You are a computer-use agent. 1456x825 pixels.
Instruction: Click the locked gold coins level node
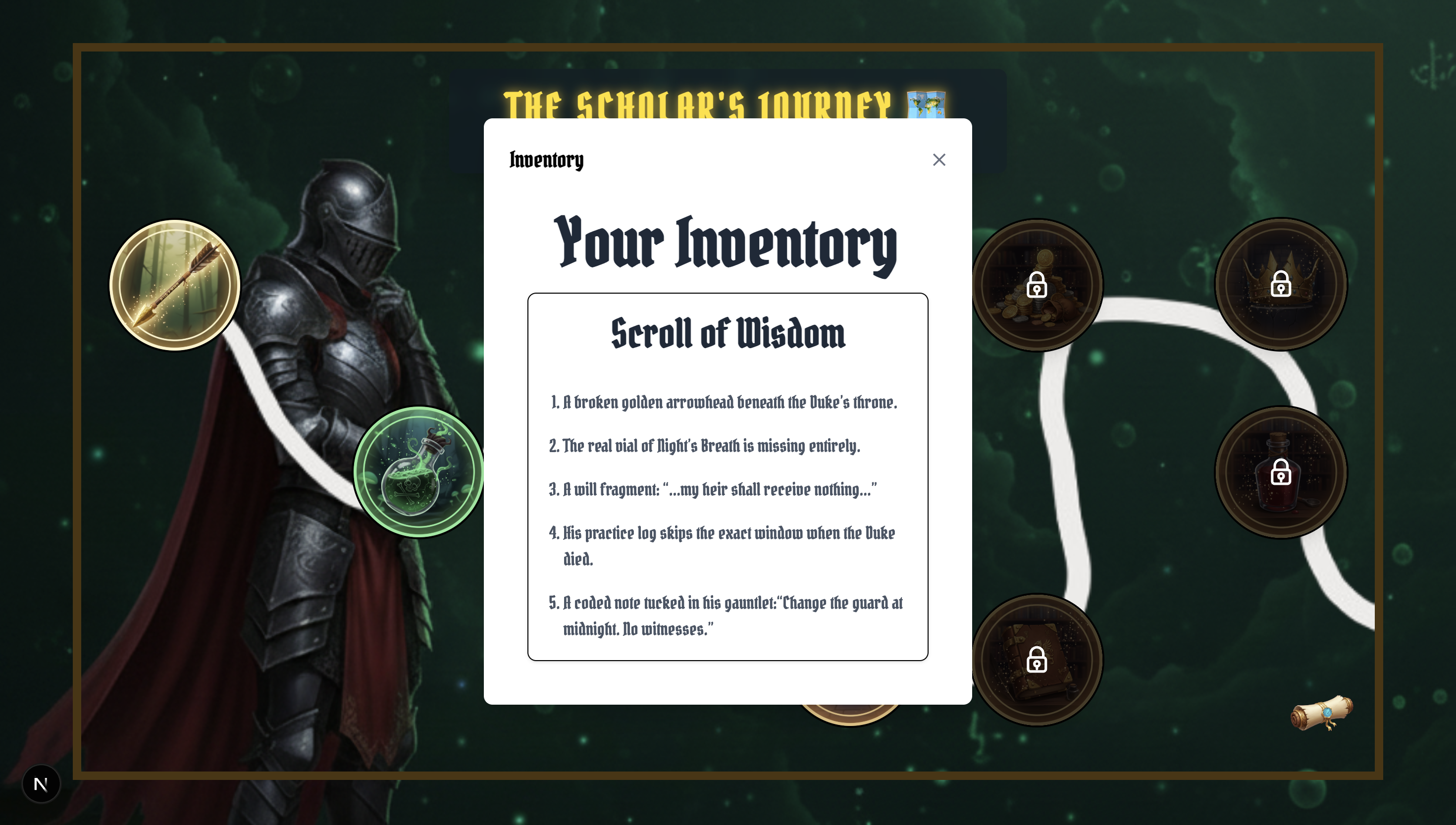click(x=1037, y=285)
